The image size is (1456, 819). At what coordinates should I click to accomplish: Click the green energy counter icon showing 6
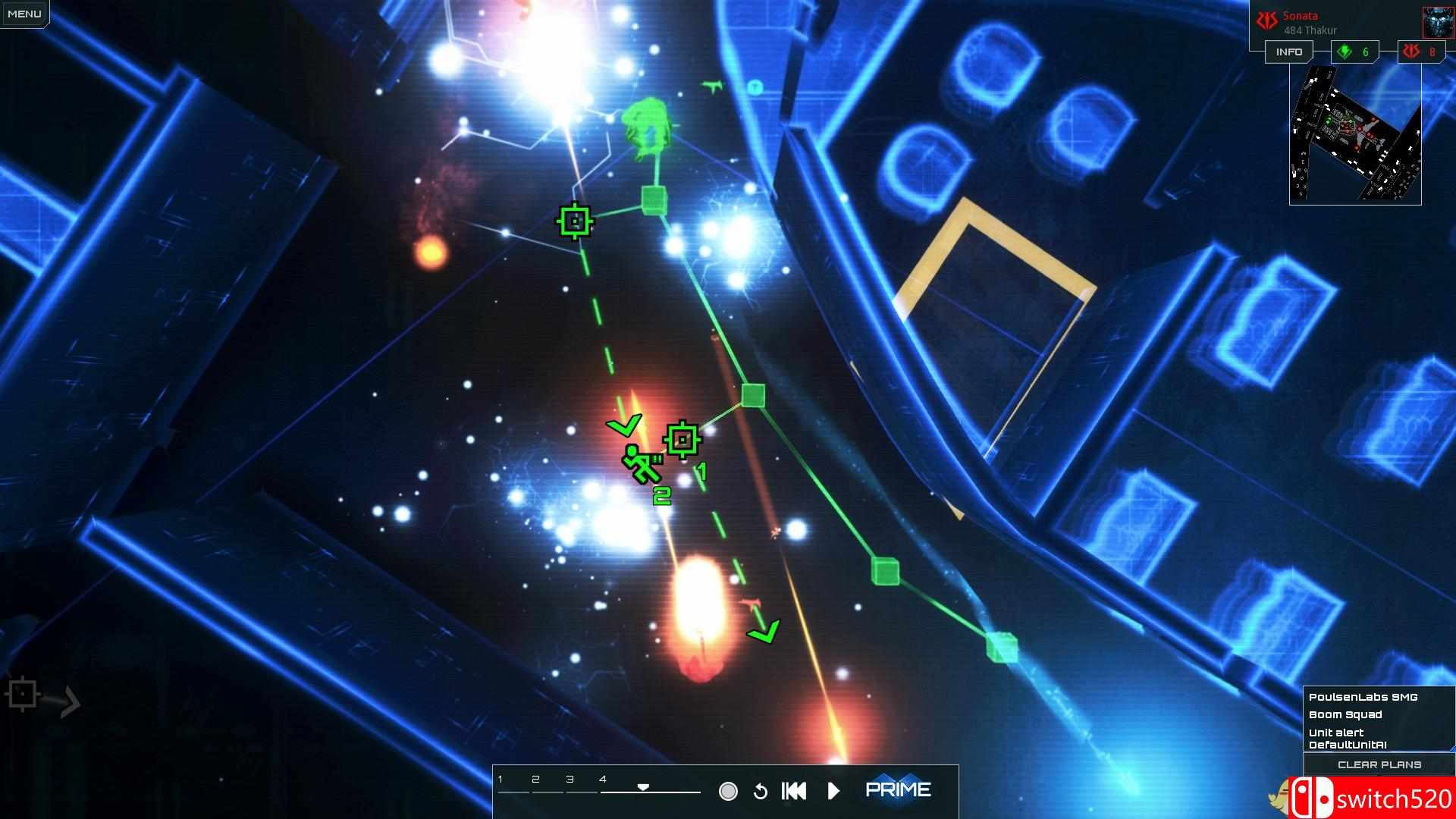[1345, 52]
